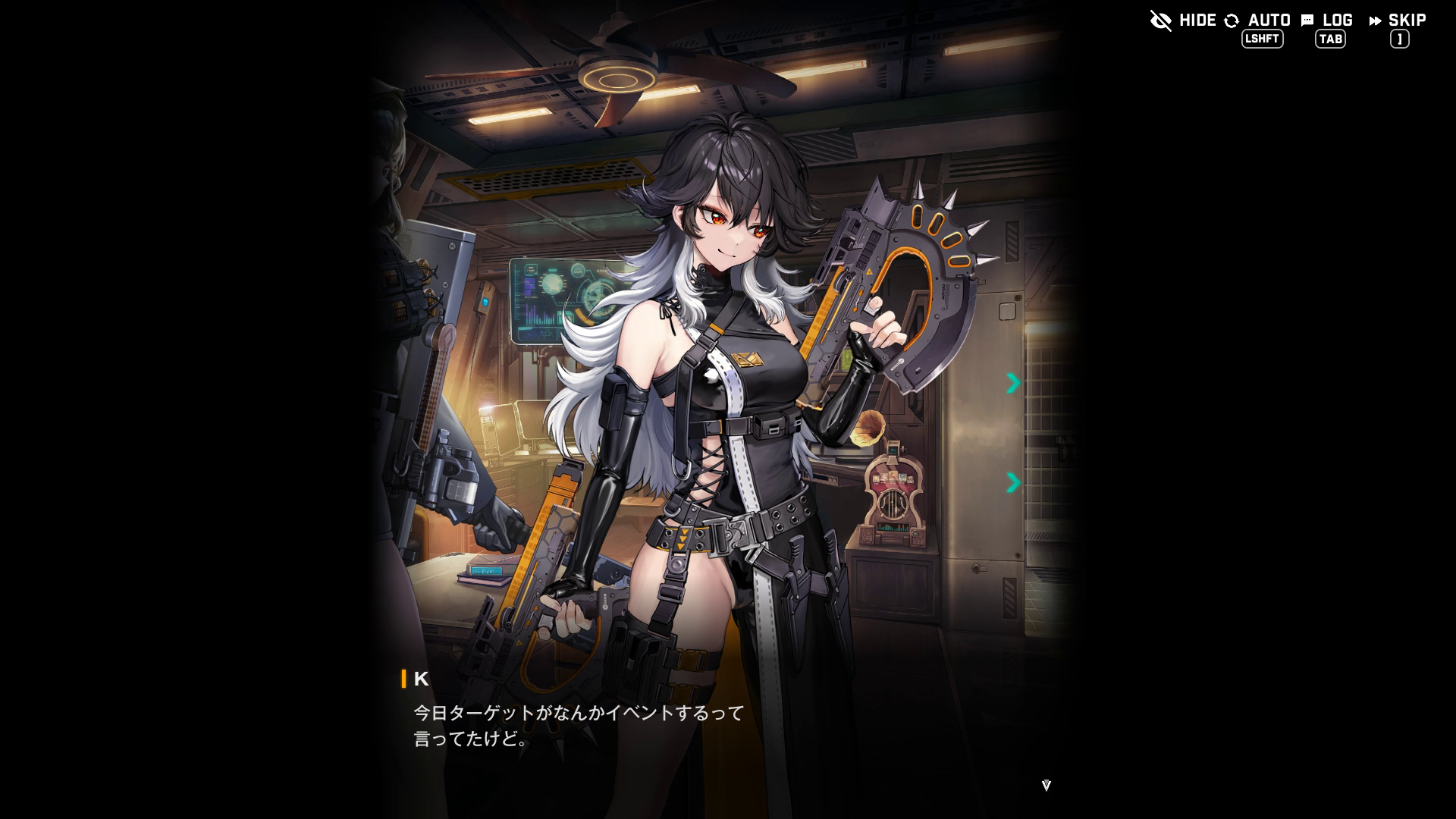The image size is (1456, 819).
Task: Hide the dialogue interface
Action: coord(1182,20)
